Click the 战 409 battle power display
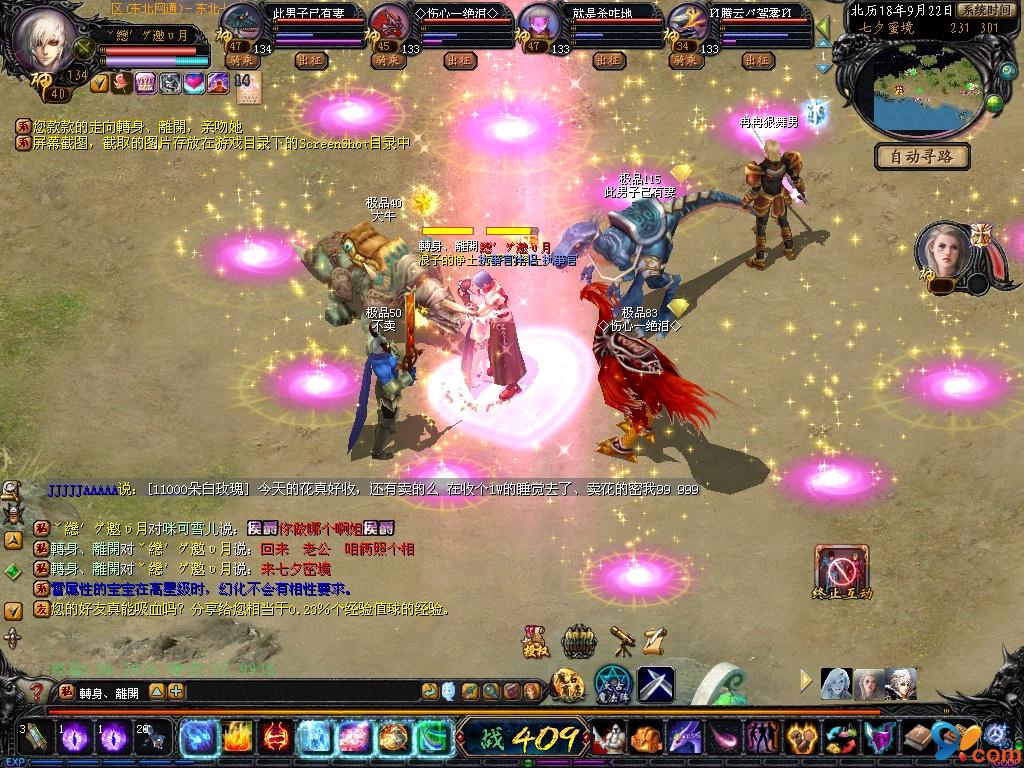The height and width of the screenshot is (768, 1024). pos(521,739)
